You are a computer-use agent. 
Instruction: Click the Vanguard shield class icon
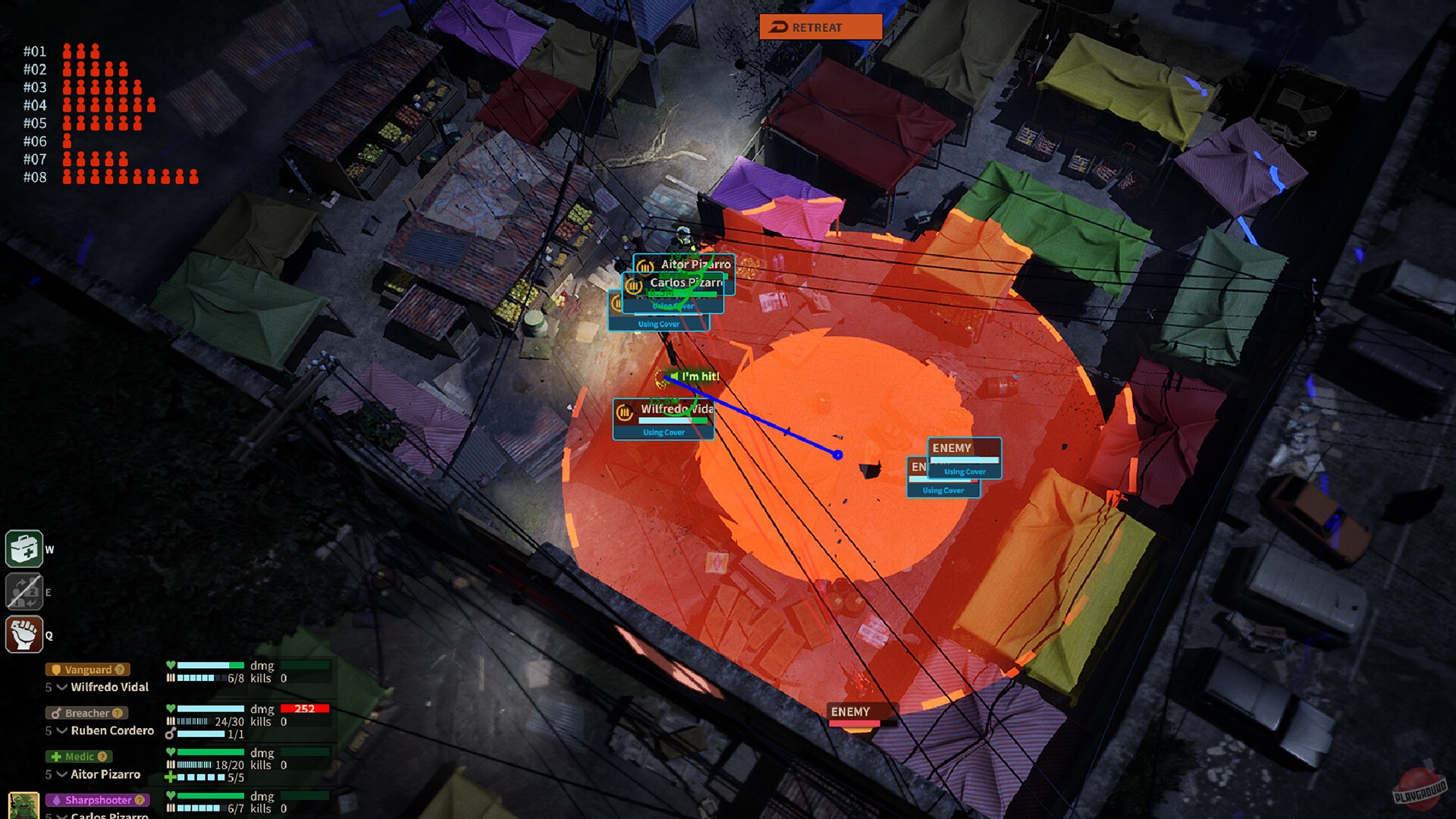57,670
